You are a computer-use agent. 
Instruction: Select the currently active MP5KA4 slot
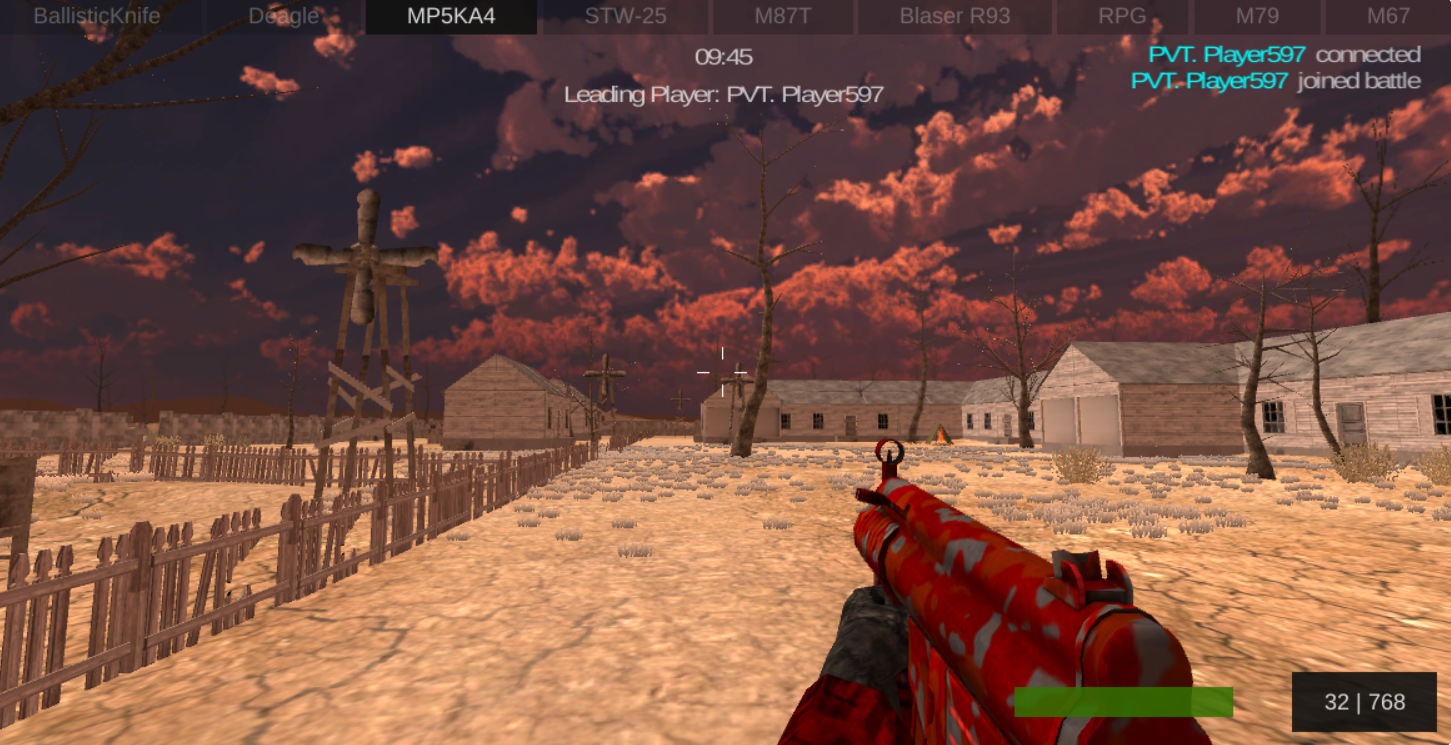pos(451,16)
